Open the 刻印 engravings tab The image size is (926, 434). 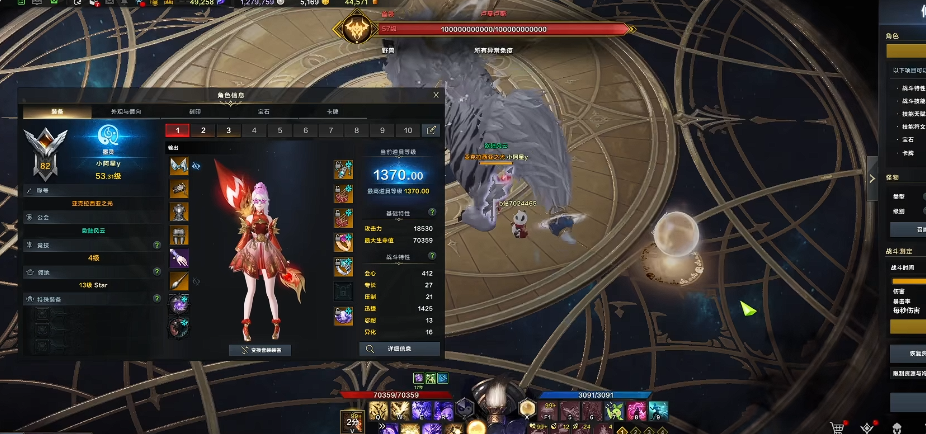194,111
